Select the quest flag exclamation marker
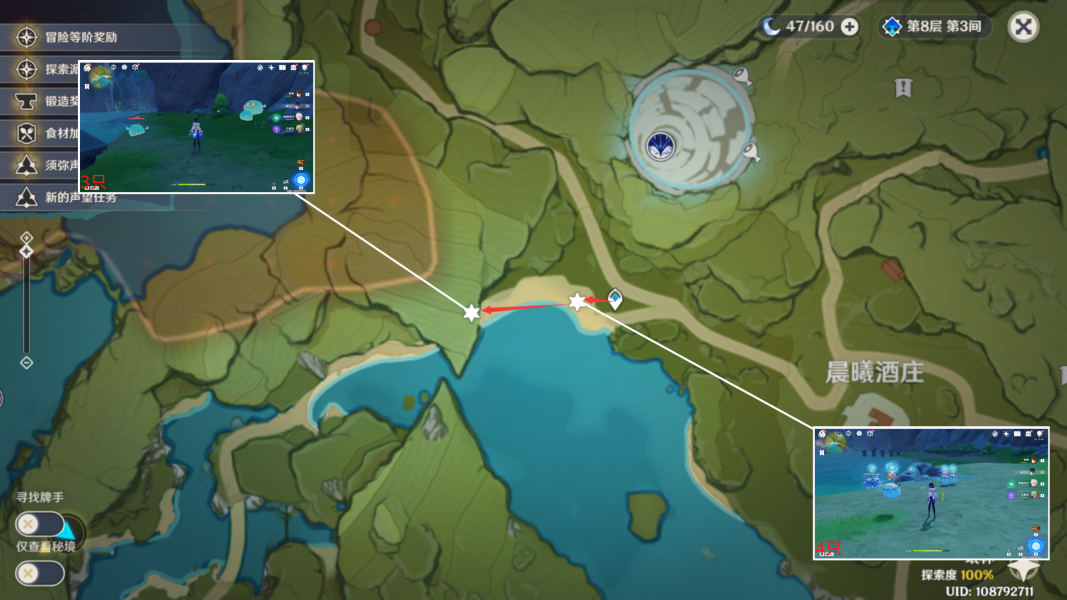The height and width of the screenshot is (600, 1067). click(x=903, y=88)
